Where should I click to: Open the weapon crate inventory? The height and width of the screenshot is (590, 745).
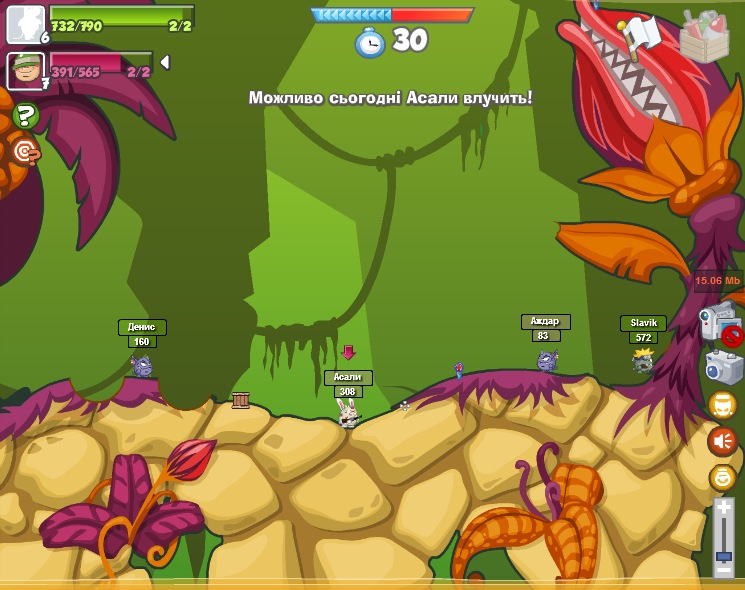[x=704, y=36]
